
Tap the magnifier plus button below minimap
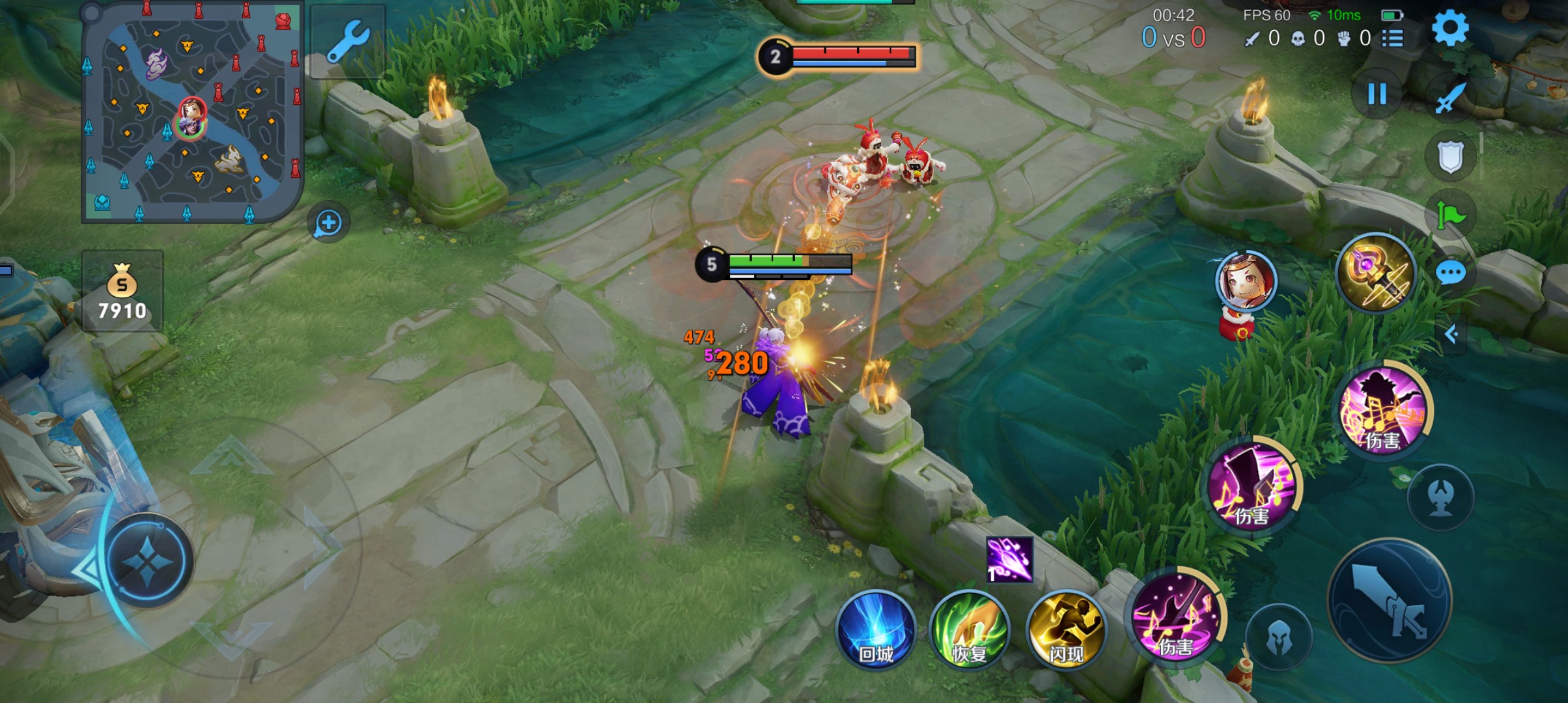(328, 223)
